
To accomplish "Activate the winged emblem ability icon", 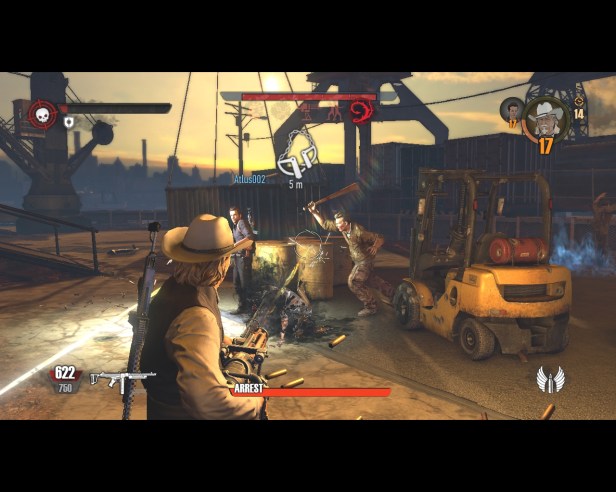I will 550,380.
